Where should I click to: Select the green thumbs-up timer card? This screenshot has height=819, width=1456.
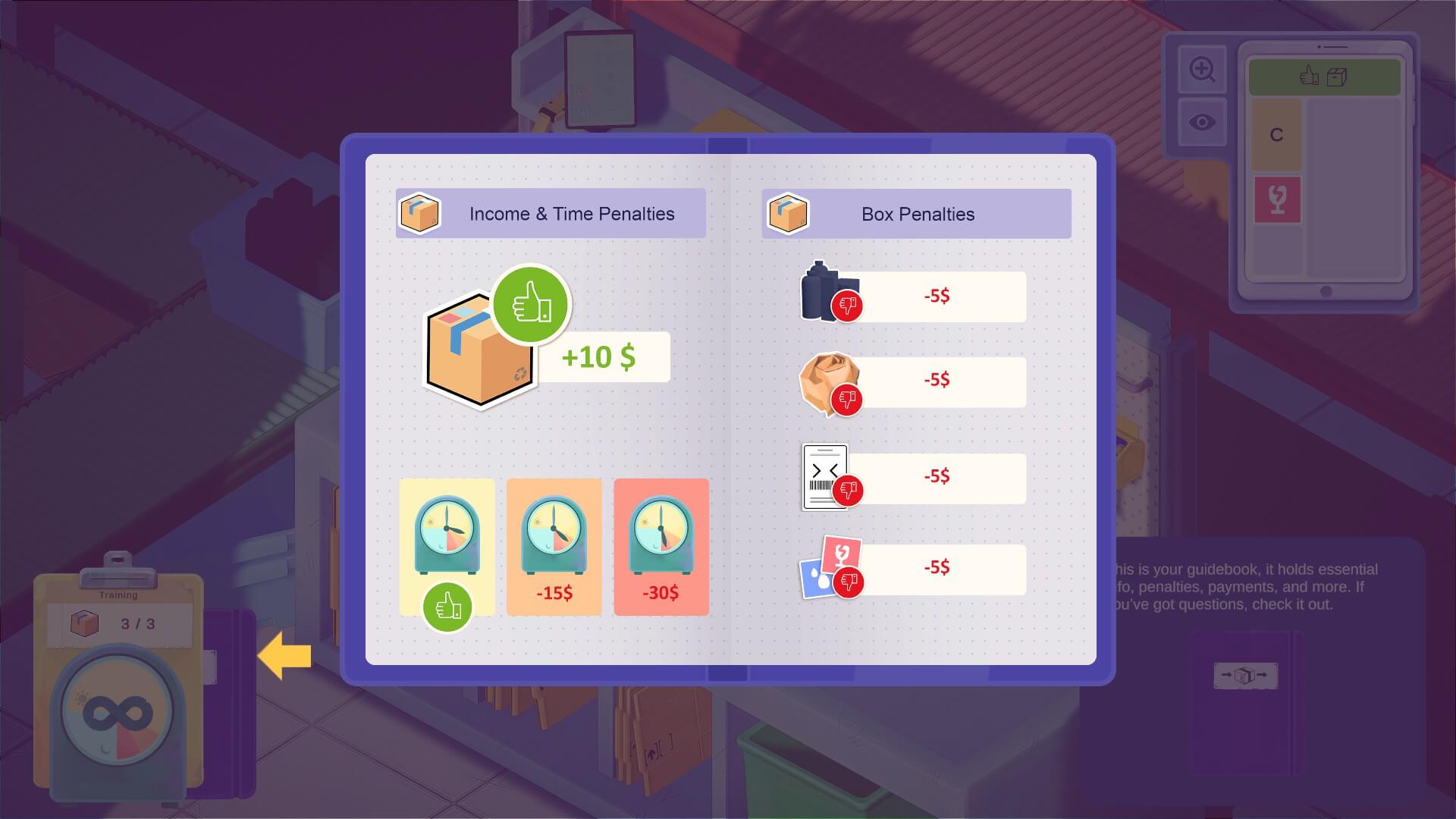[x=447, y=548]
